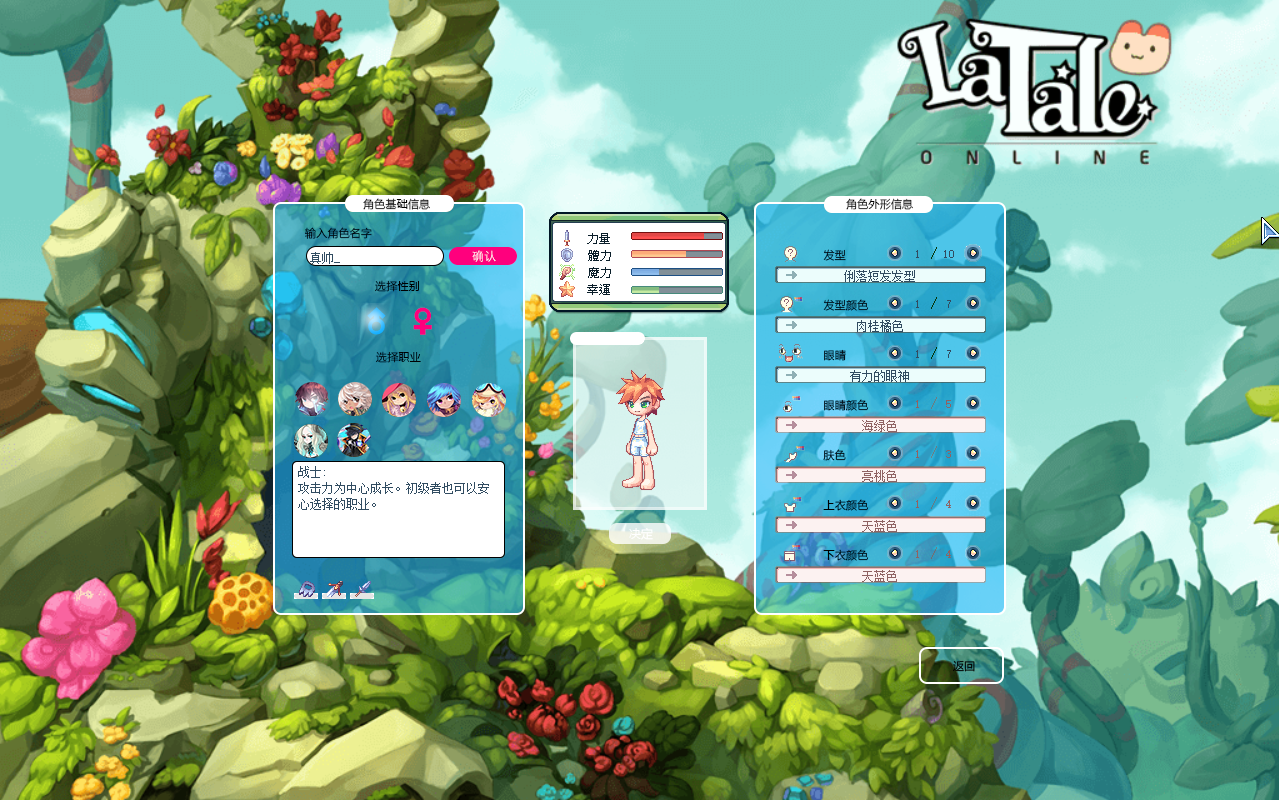Click the character name input field
The image size is (1279, 800).
pos(375,257)
